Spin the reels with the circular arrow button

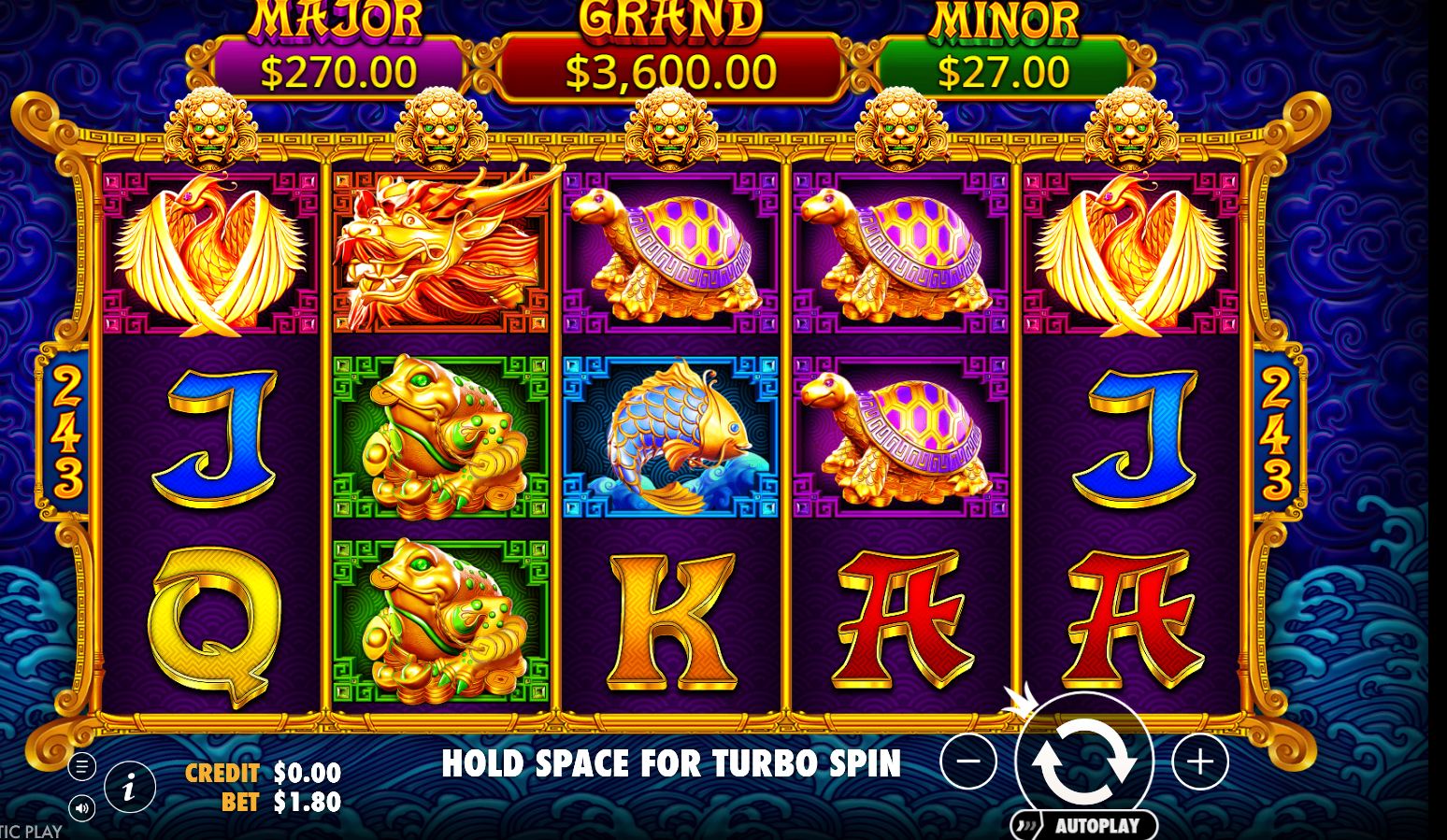click(x=1083, y=762)
